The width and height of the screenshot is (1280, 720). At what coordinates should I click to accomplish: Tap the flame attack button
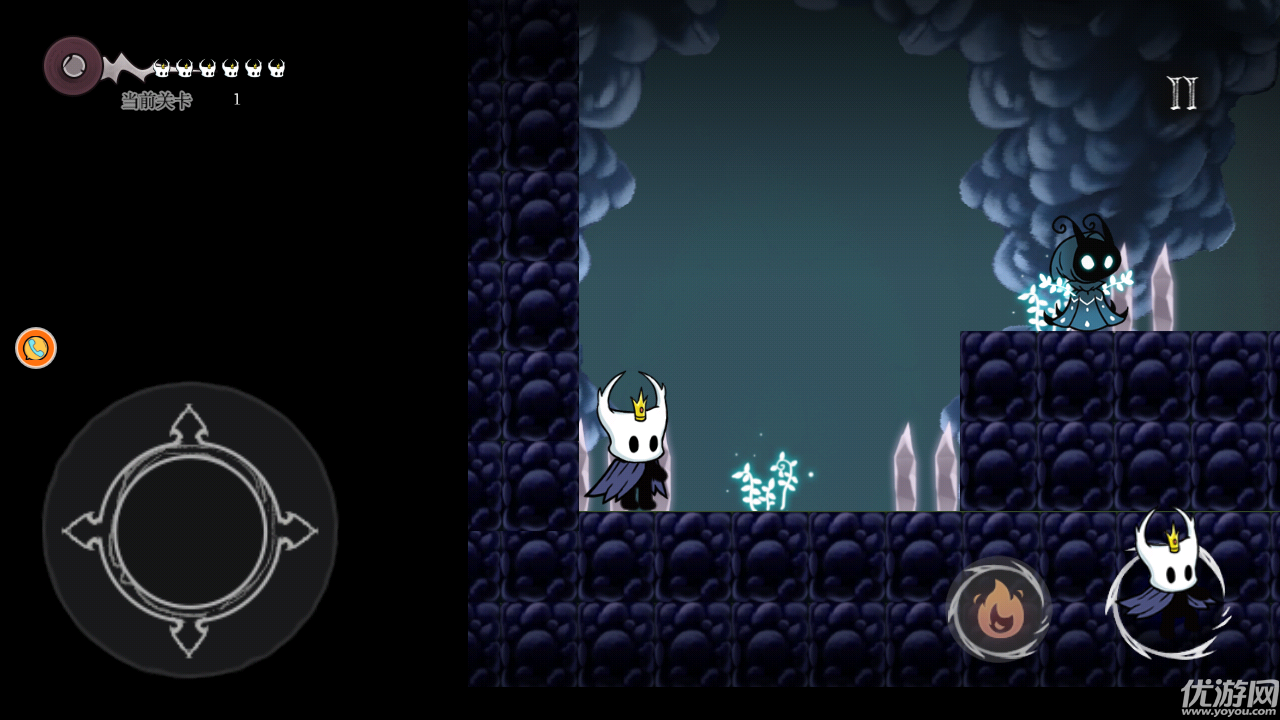[x=997, y=609]
